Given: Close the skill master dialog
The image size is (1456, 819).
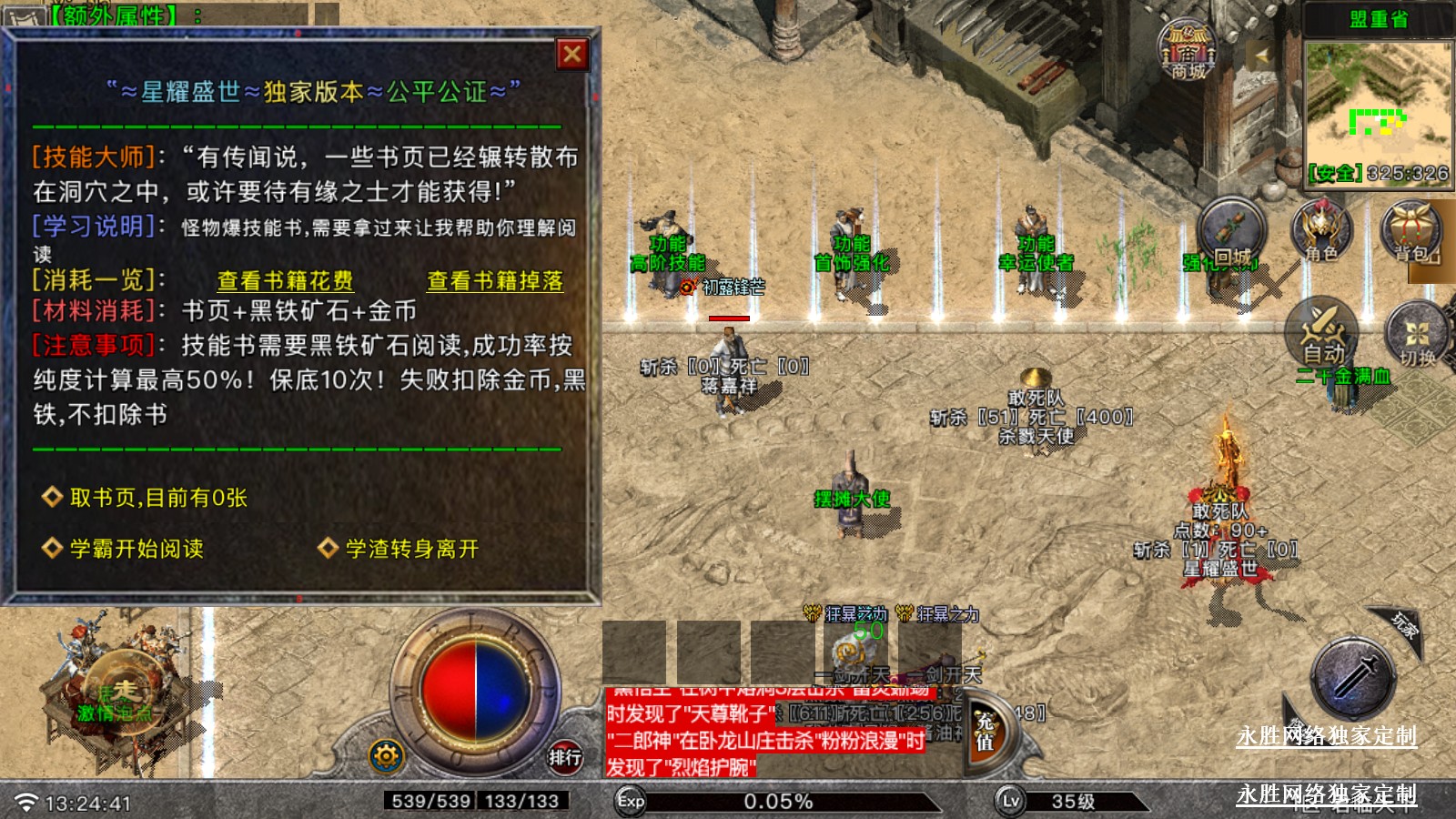Looking at the screenshot, I should coord(572,55).
